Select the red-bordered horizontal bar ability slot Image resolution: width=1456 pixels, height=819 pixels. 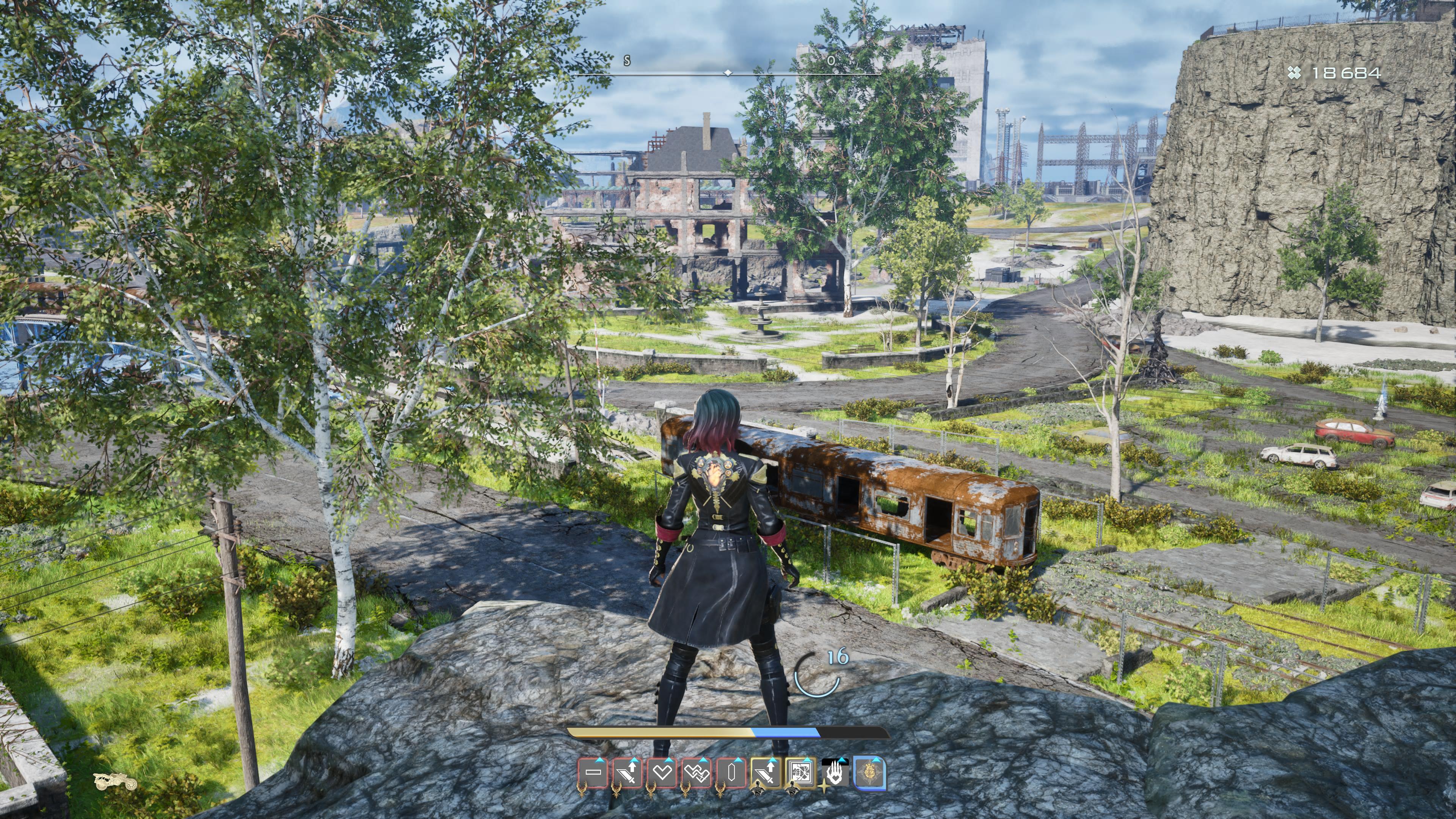[x=593, y=772]
